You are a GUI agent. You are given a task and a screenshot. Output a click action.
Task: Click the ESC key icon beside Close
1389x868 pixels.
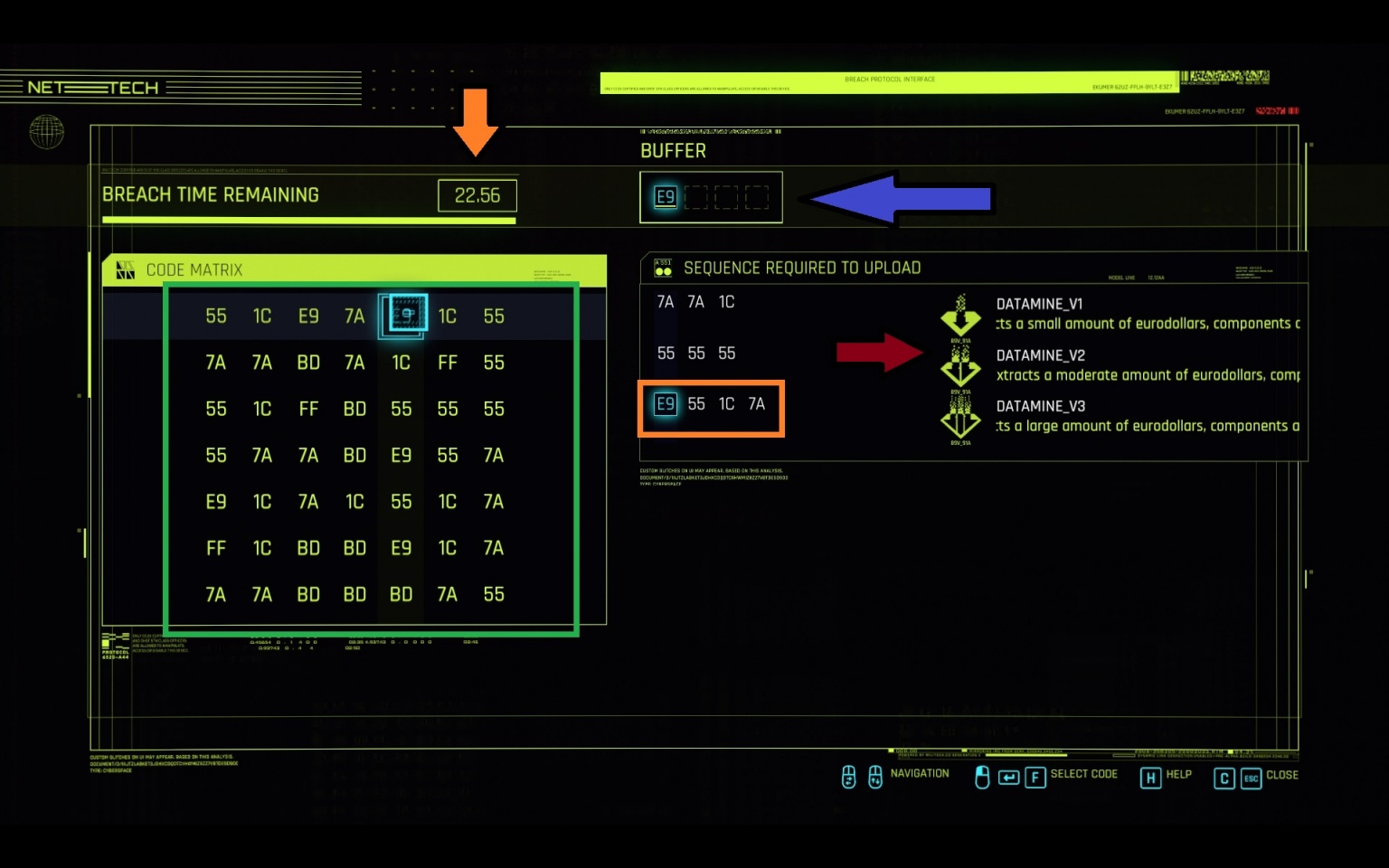[1251, 778]
